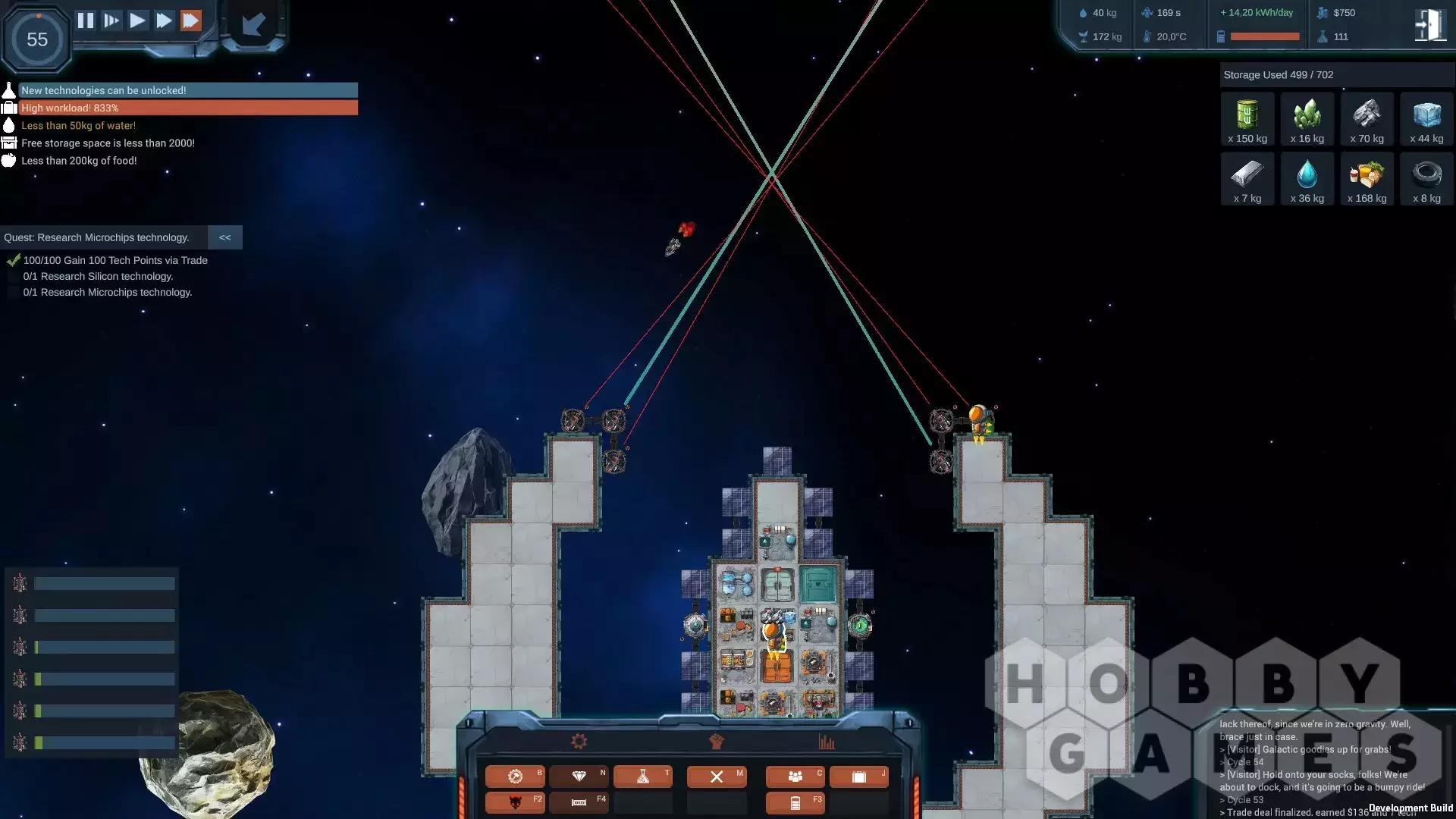Screen dimensions: 1456x819
Task: Click the X button labeled M
Action: 717,777
